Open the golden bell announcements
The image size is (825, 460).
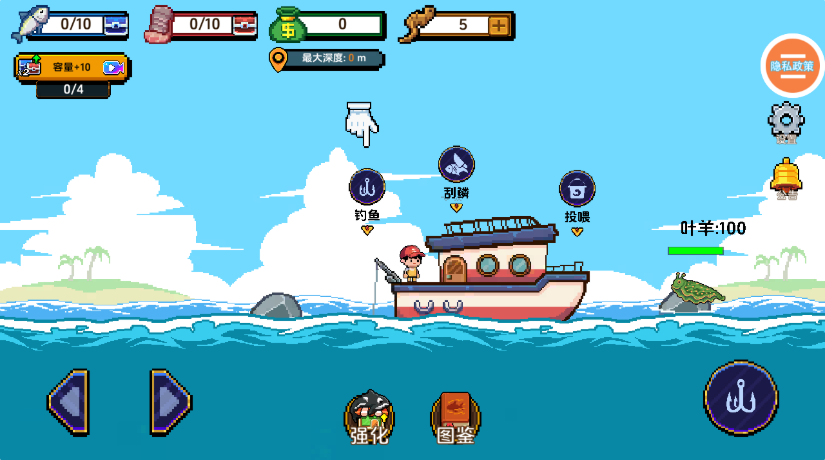(786, 176)
